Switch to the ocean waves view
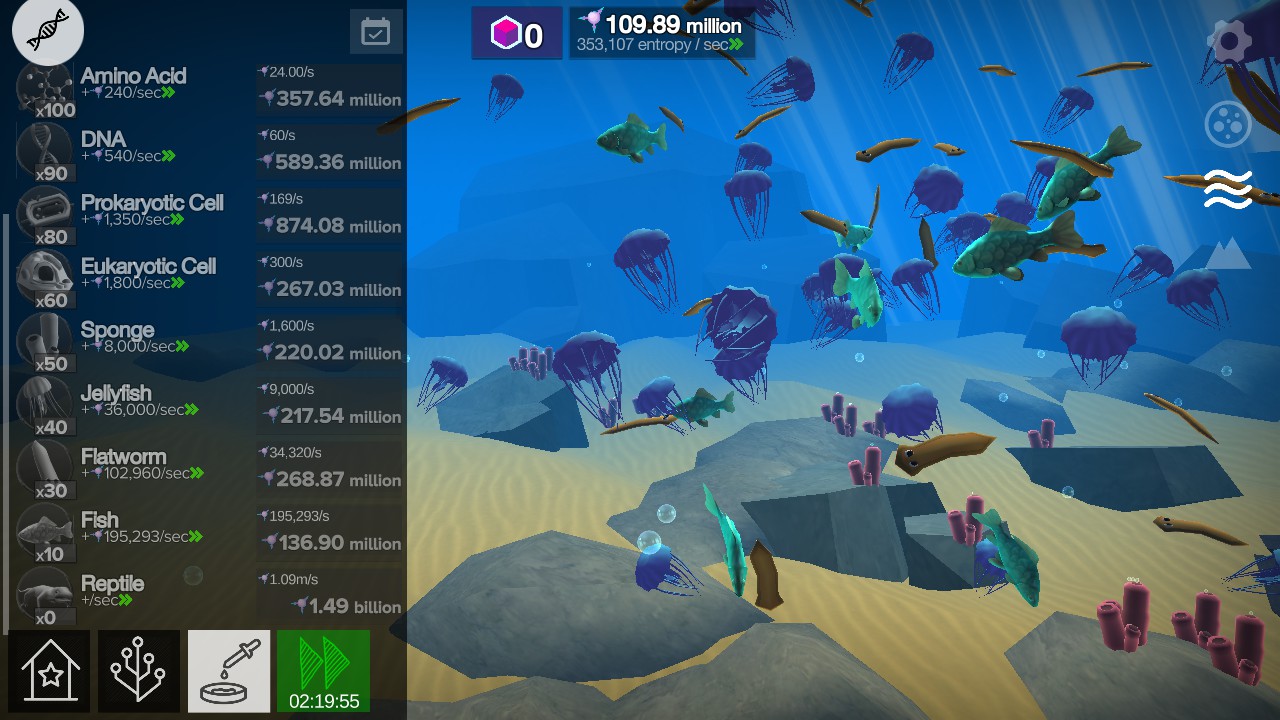This screenshot has width=1280, height=720. pos(1228,188)
